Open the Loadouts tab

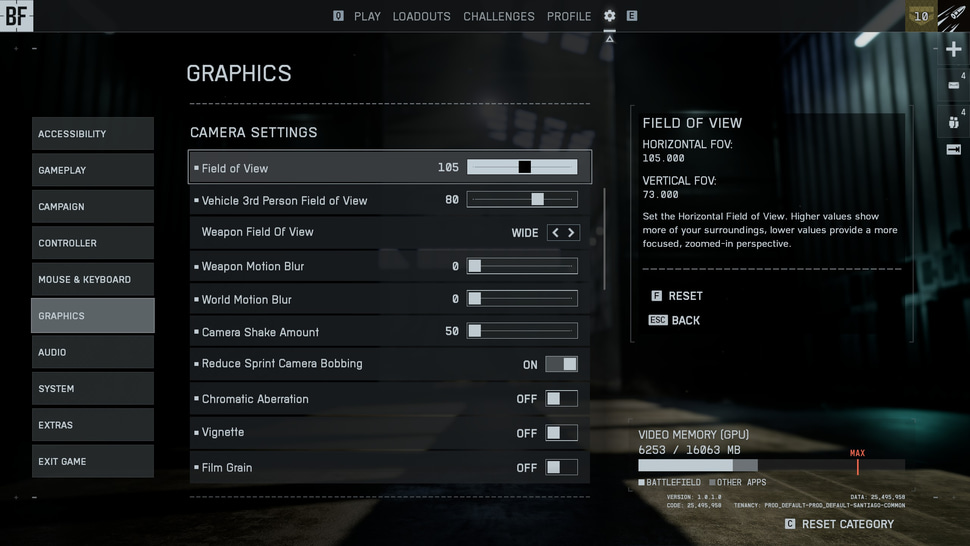421,17
